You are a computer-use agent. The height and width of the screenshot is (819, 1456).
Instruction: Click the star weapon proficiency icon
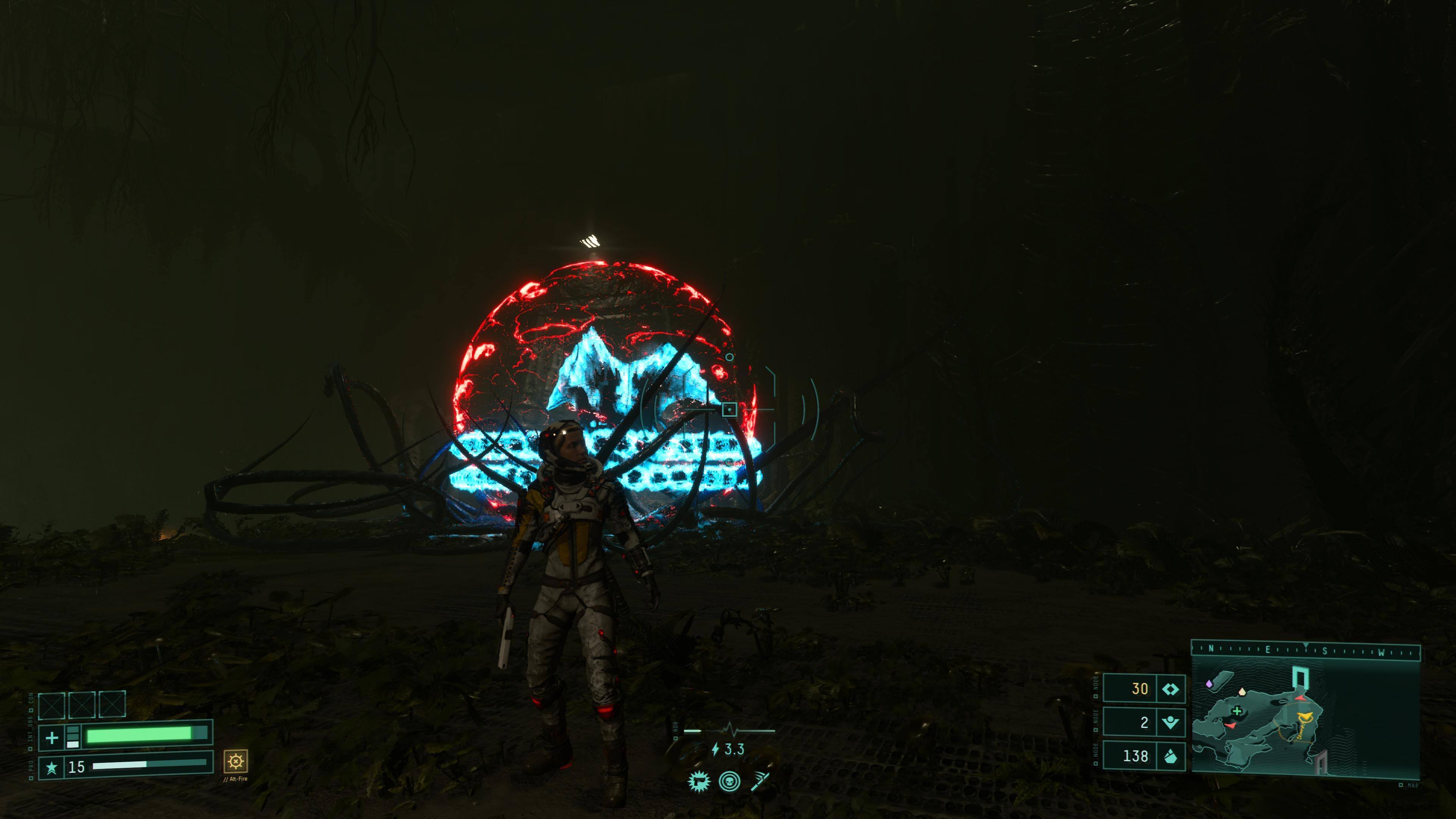pyautogui.click(x=52, y=767)
